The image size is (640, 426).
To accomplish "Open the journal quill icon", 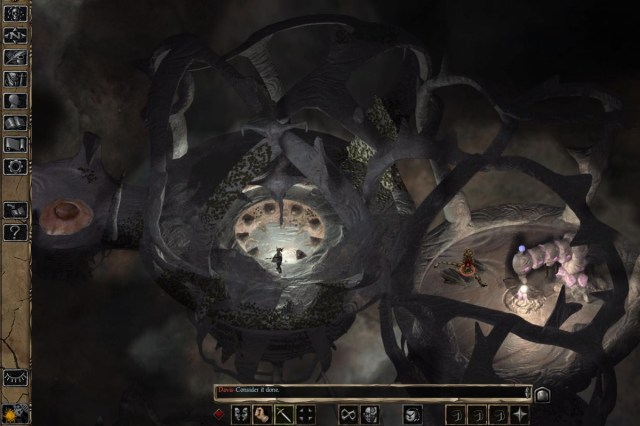I will (x=15, y=56).
